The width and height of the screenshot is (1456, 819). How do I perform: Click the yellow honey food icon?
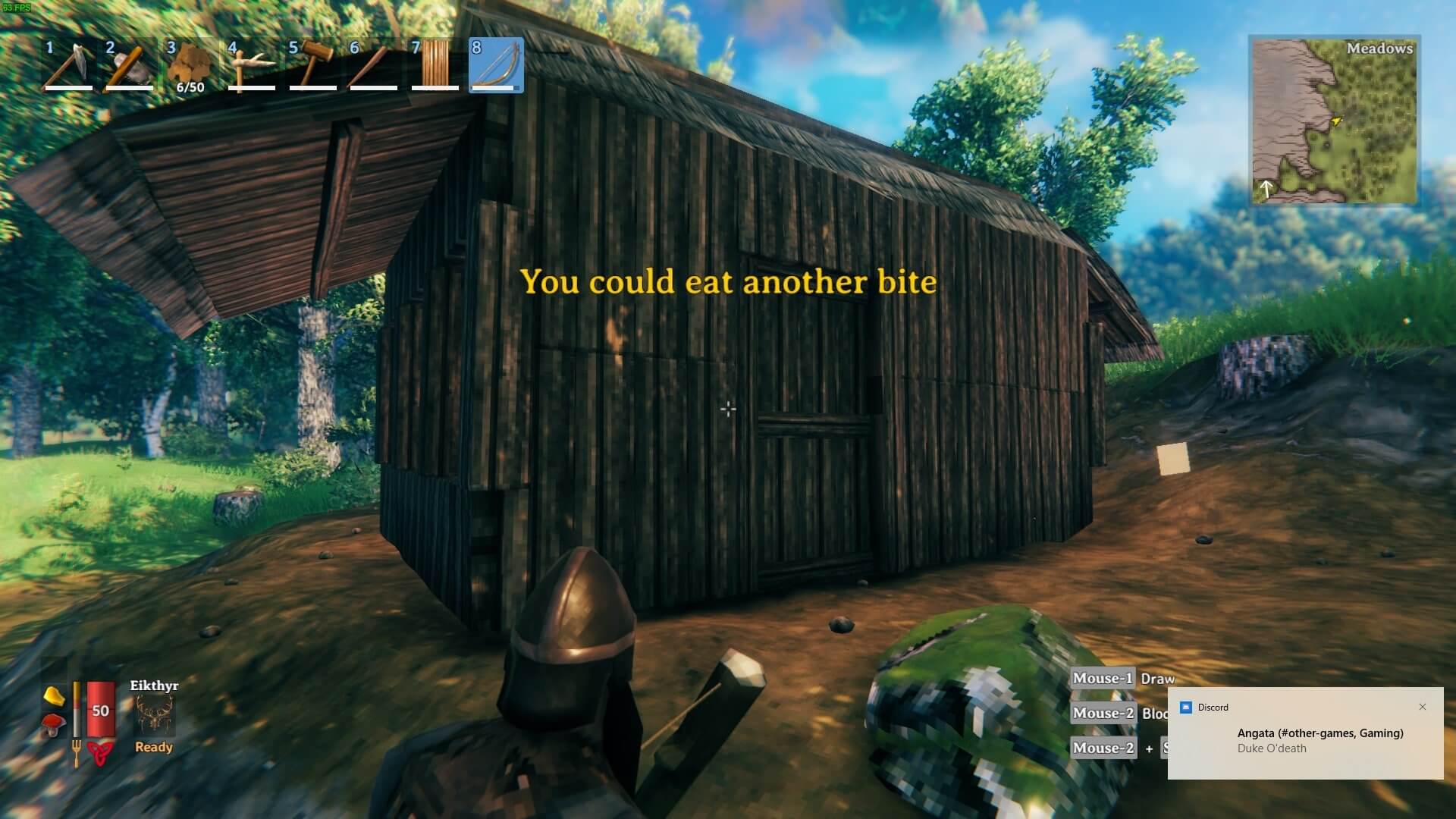[54, 695]
